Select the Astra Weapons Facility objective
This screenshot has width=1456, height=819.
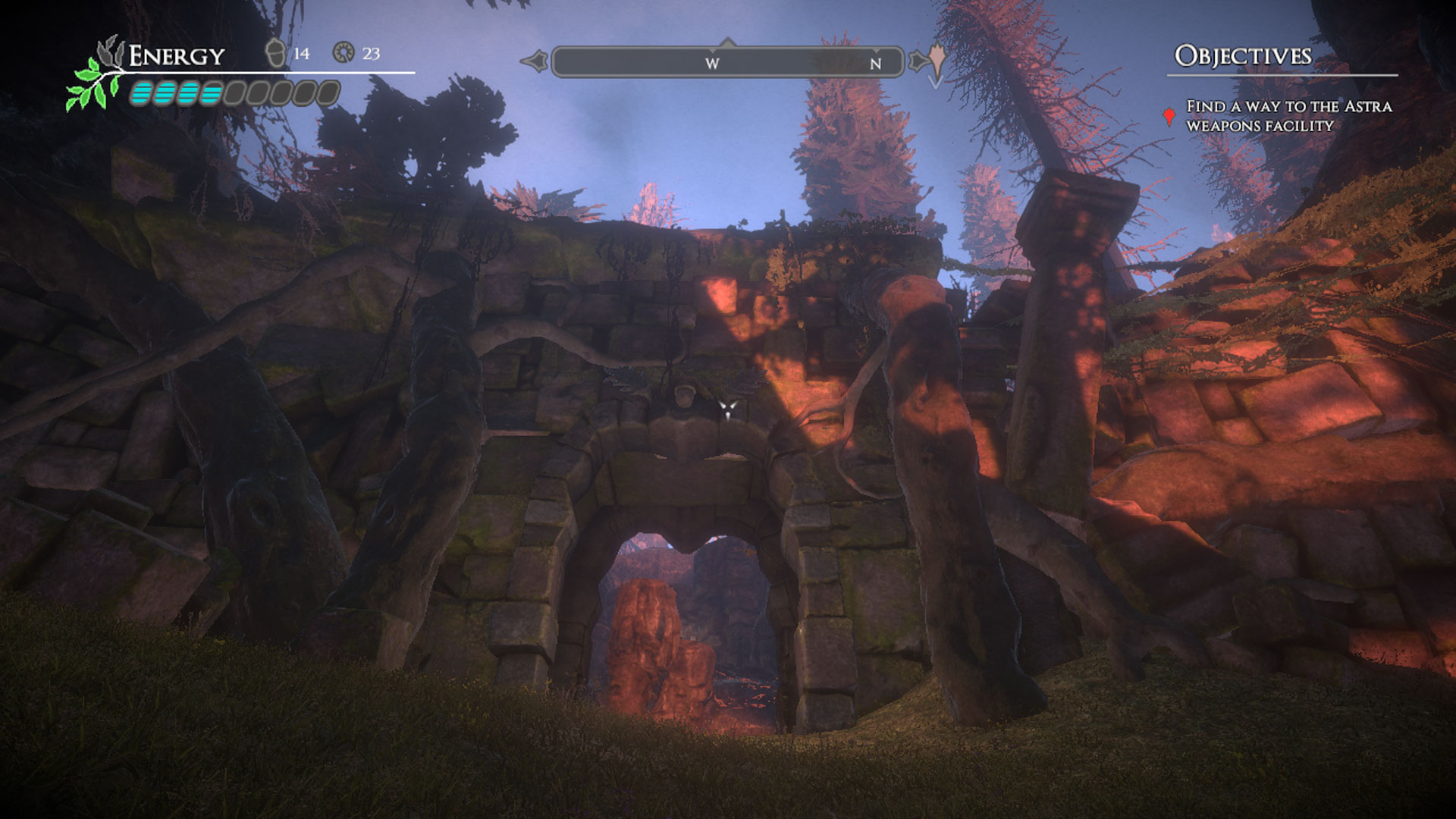click(x=1288, y=116)
